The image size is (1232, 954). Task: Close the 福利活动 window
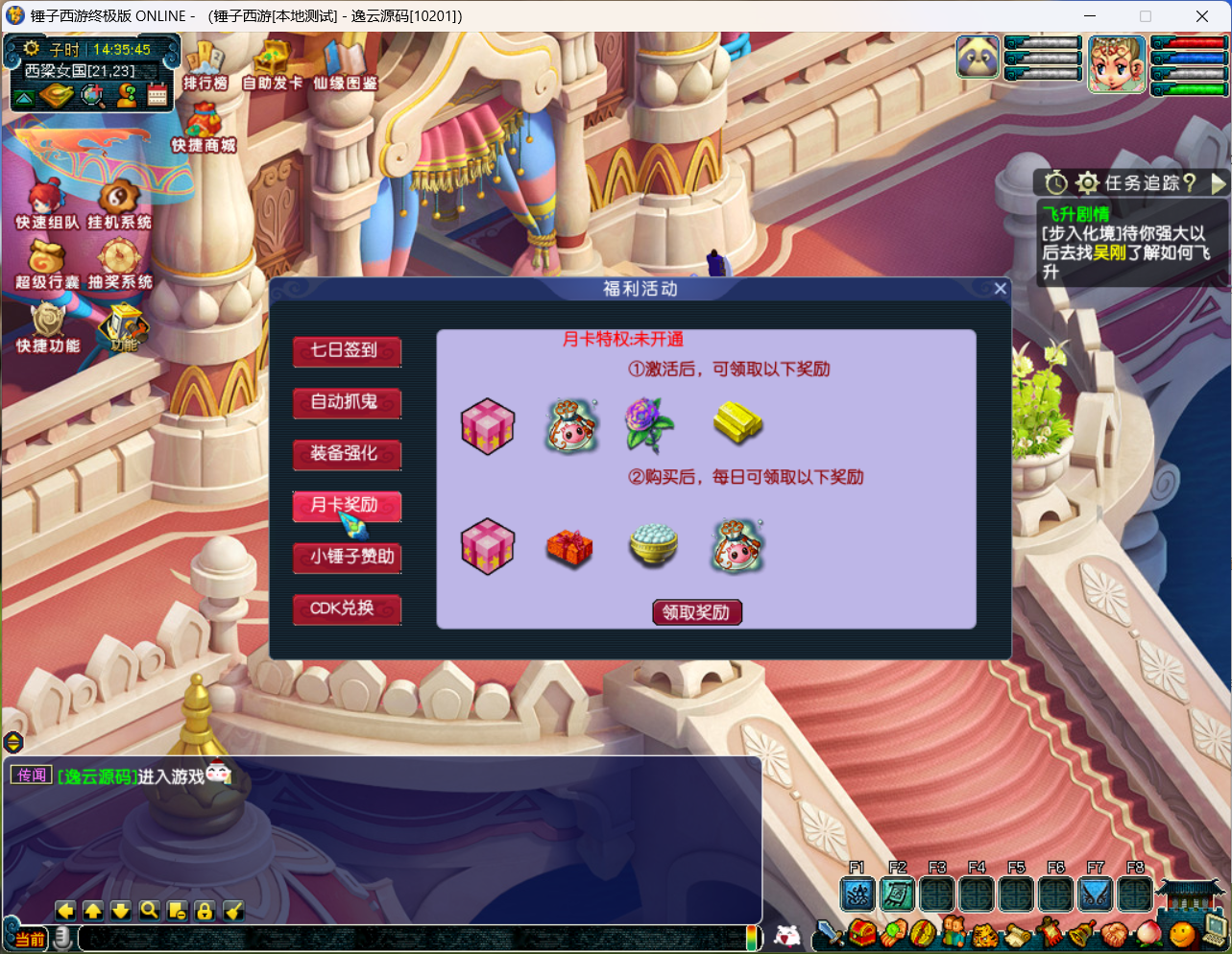coord(1000,289)
